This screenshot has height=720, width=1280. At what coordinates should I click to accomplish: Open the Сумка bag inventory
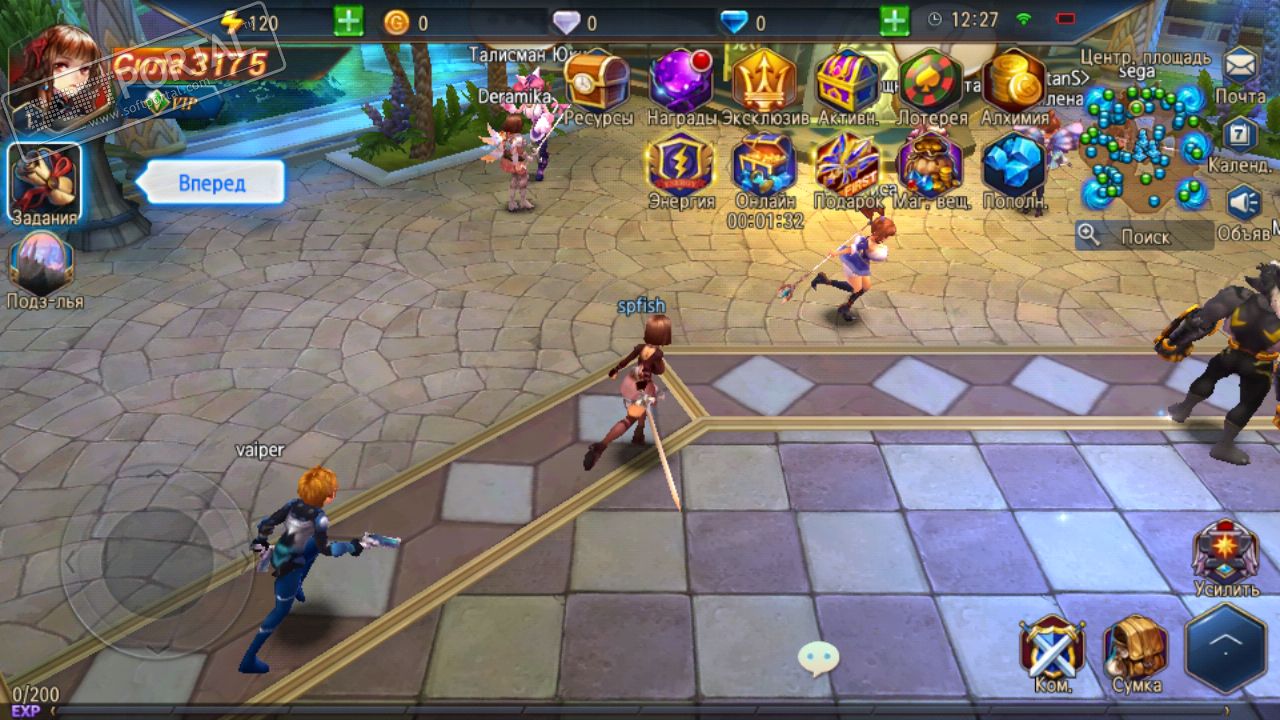(1136, 650)
